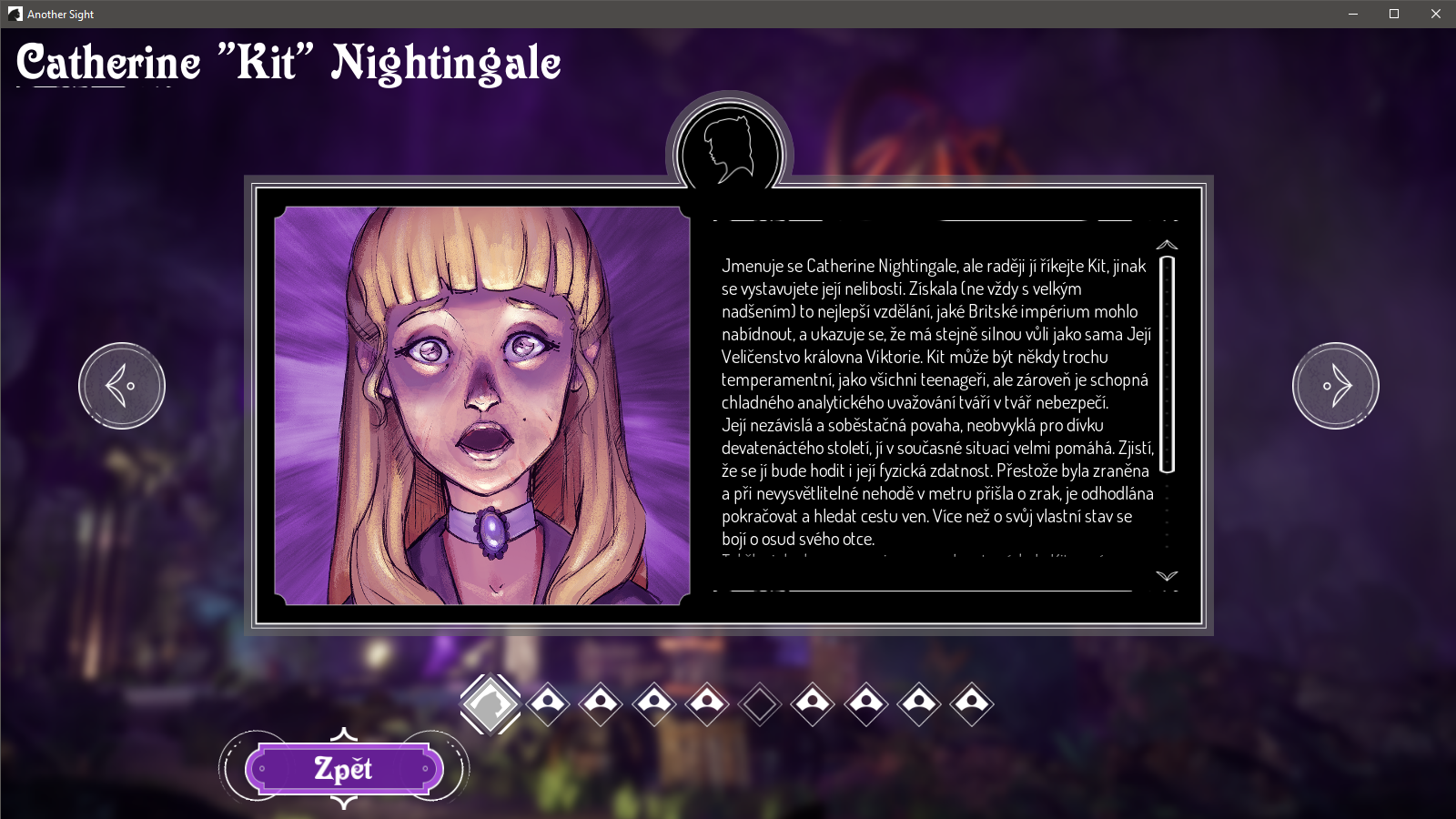This screenshot has height=819, width=1456.
Task: Click the biography text scrollbar thumb
Action: (1168, 364)
